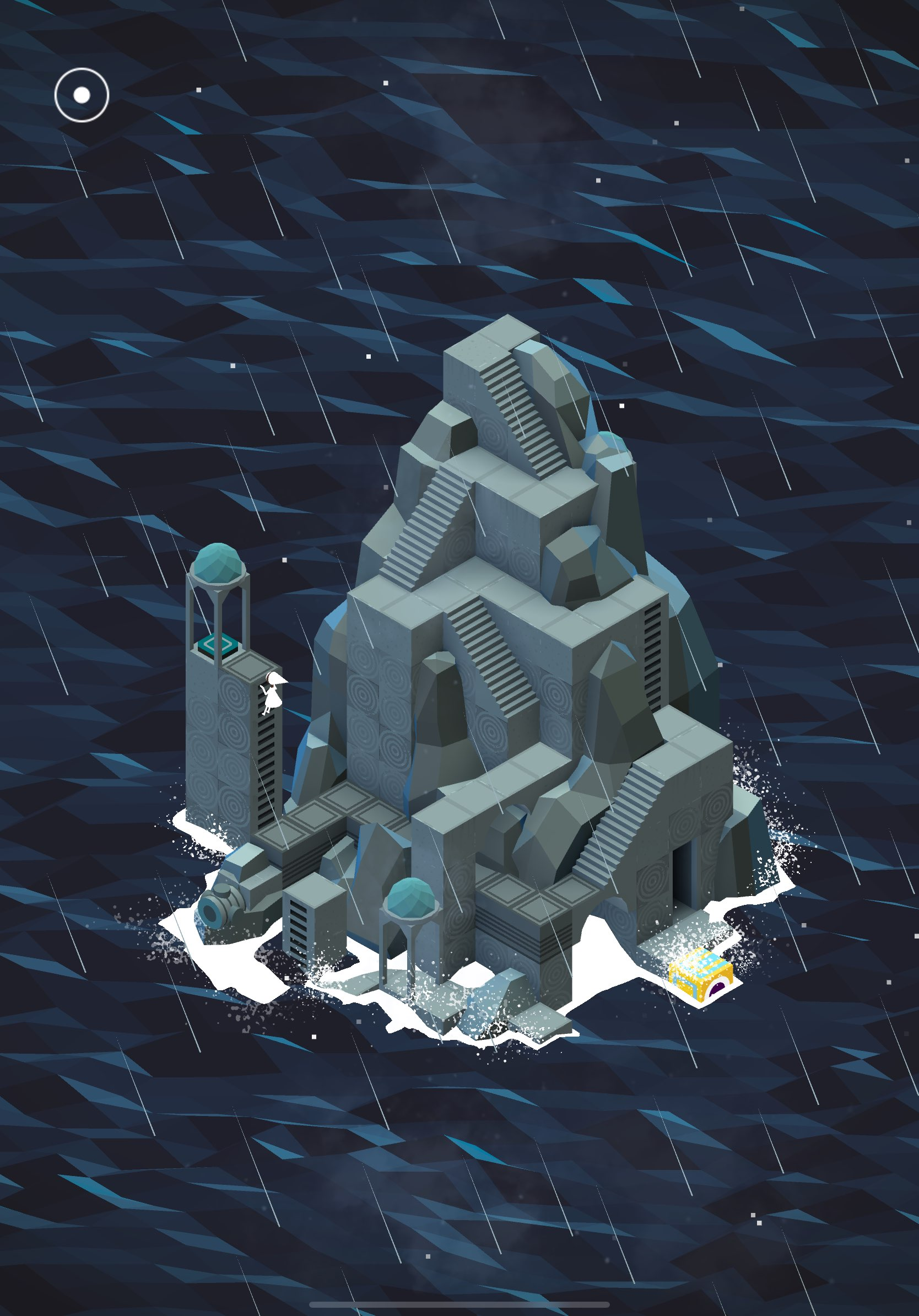Viewport: 919px width, 1316px height.
Task: Open the chapter selector in the corner
Action: point(83,95)
